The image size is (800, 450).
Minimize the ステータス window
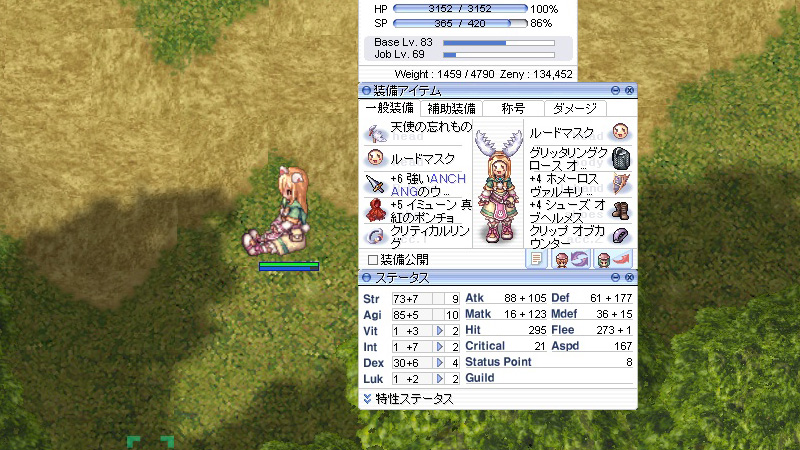click(x=617, y=277)
